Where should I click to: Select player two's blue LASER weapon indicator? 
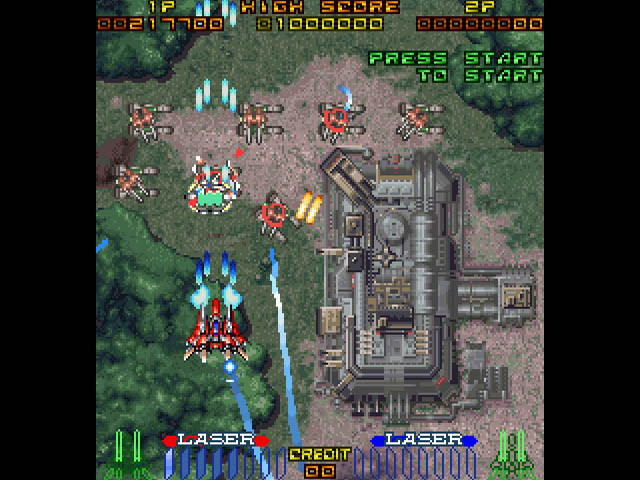tap(423, 440)
